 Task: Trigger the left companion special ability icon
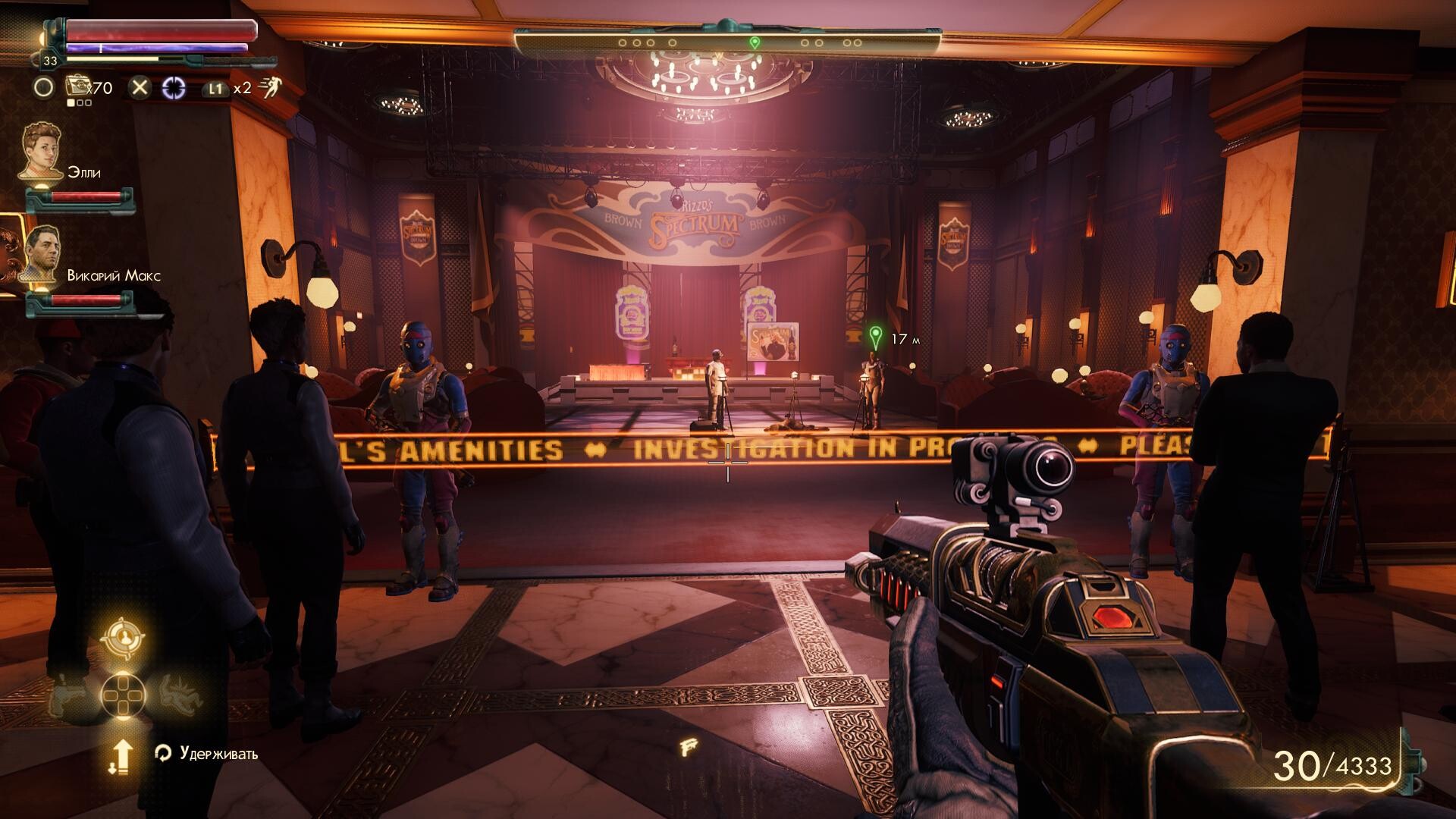coord(67,693)
